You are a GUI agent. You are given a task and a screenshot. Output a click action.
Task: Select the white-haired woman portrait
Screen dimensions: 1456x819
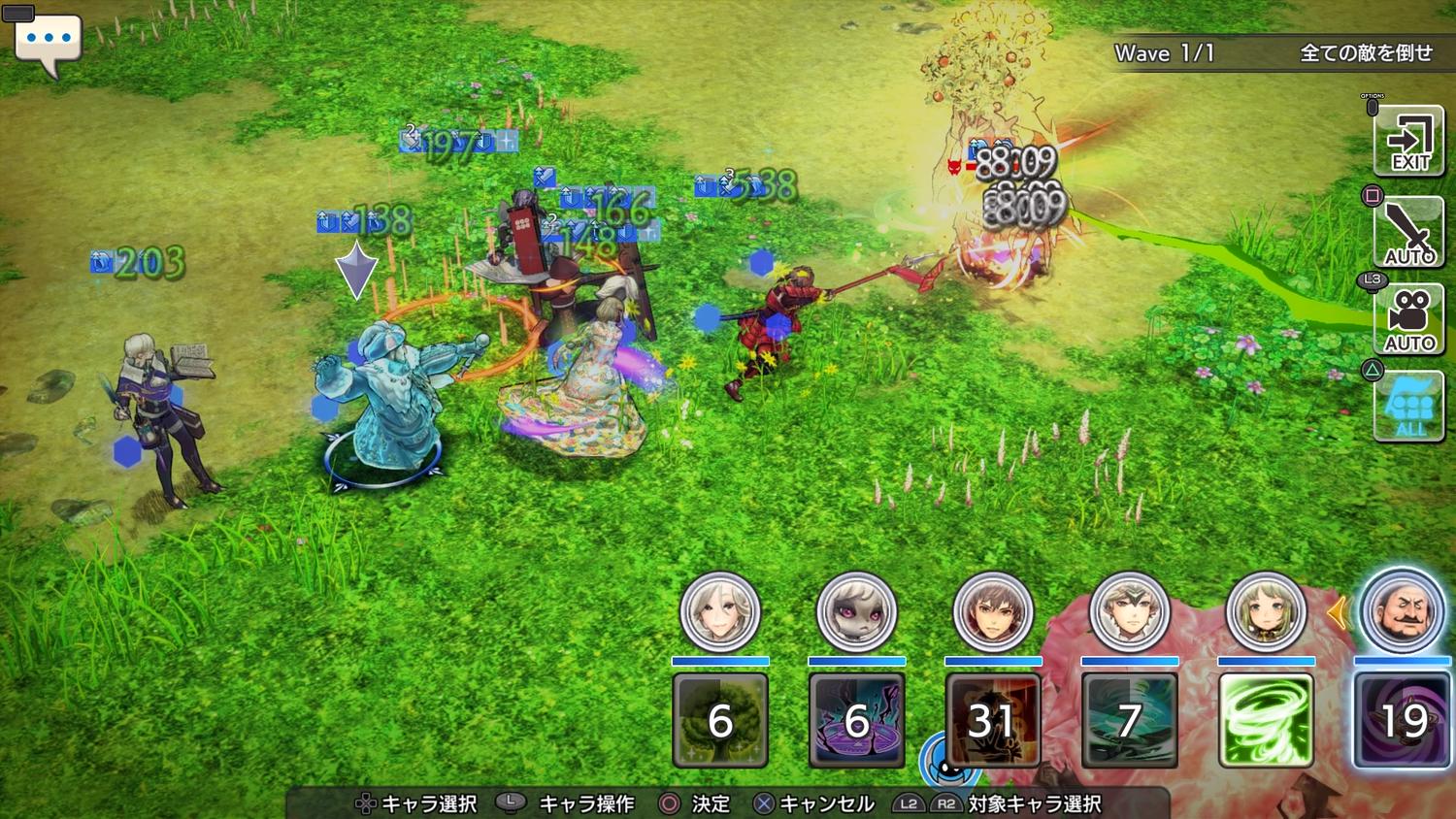[x=719, y=612]
